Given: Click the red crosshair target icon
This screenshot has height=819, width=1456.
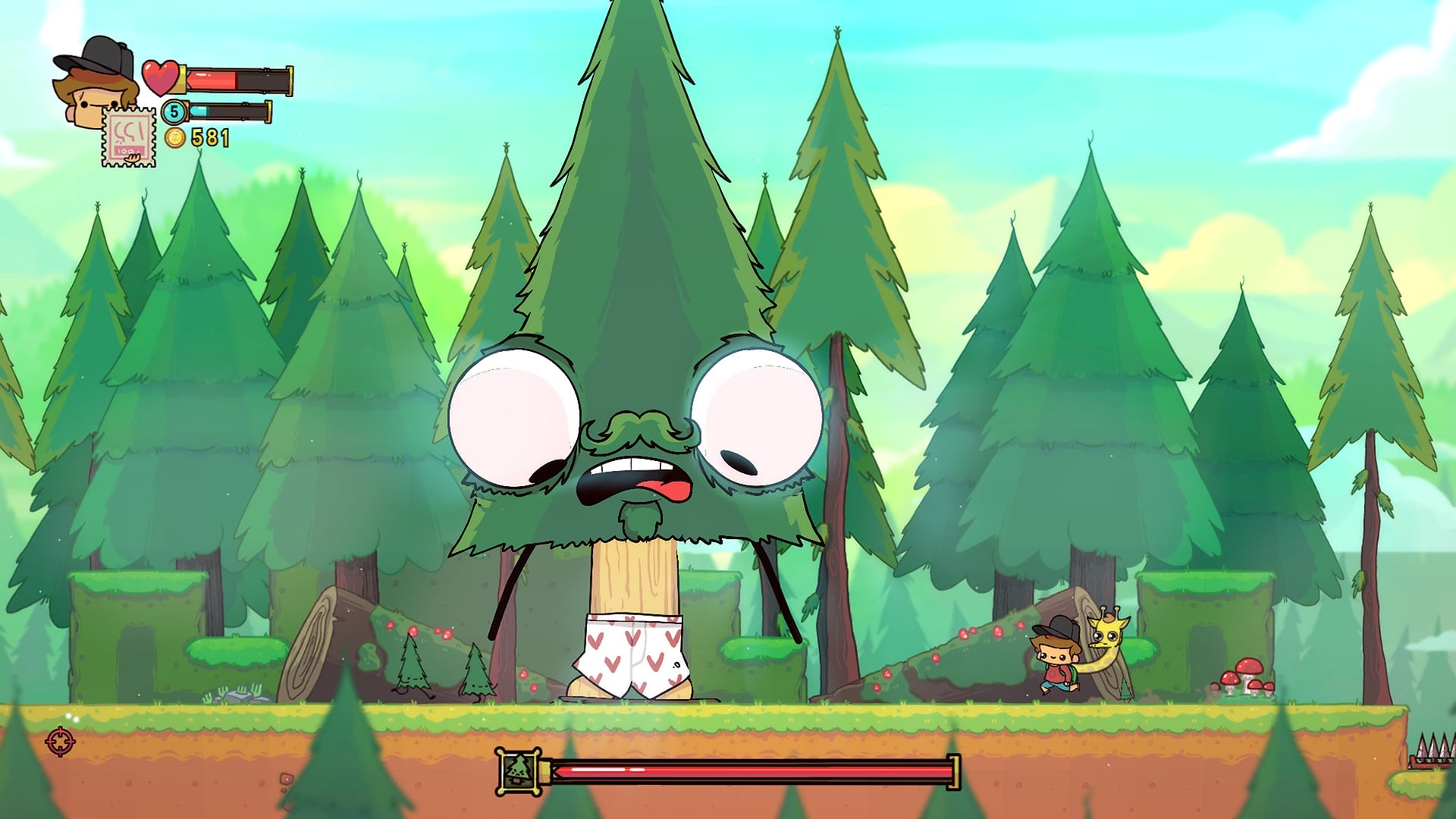Looking at the screenshot, I should click(x=61, y=741).
